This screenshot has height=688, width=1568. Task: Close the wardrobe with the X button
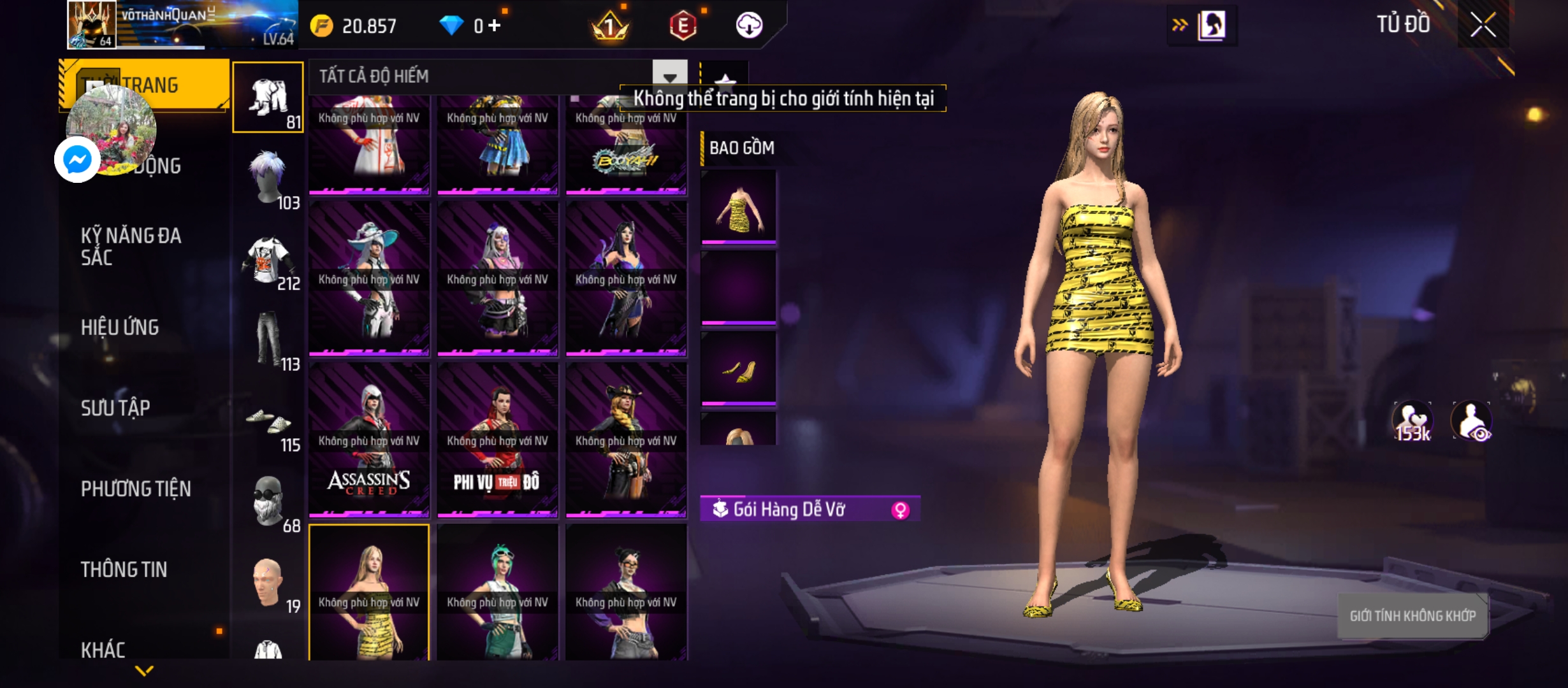click(1483, 25)
